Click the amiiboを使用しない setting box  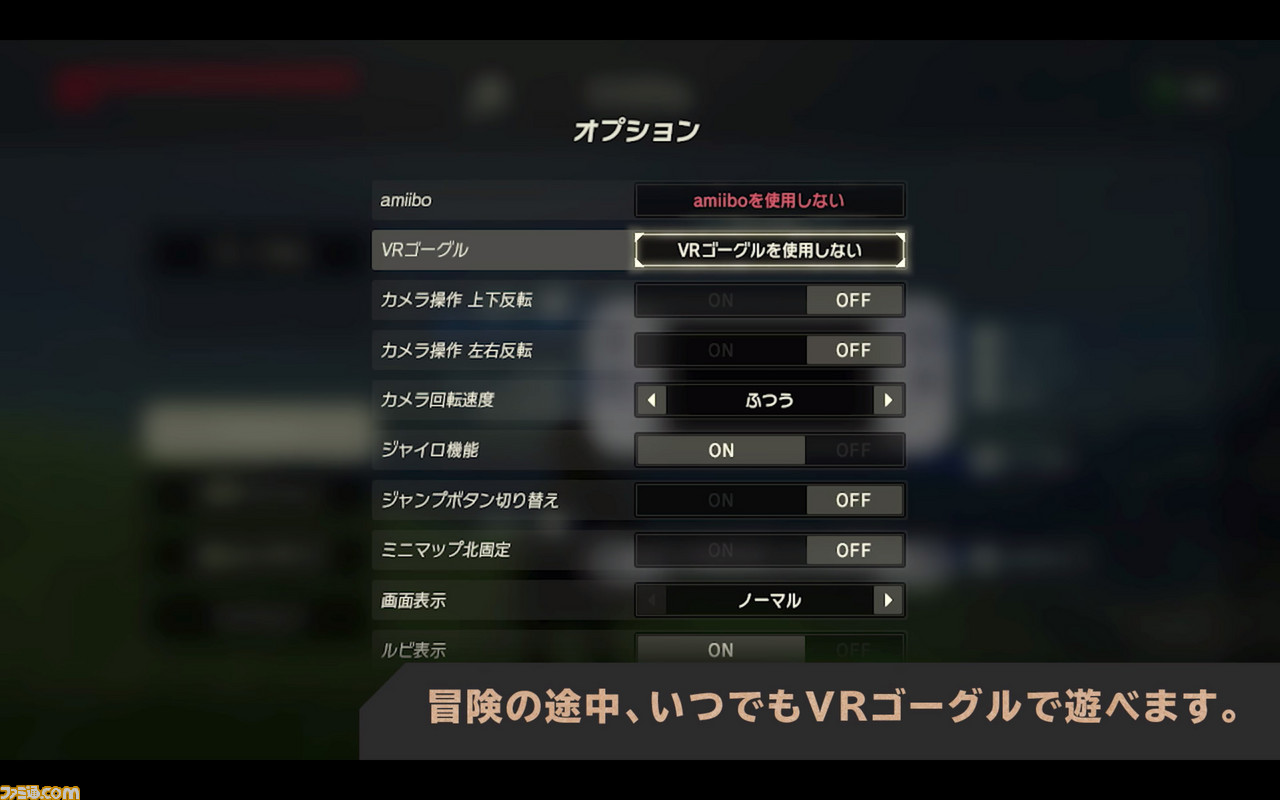click(769, 200)
